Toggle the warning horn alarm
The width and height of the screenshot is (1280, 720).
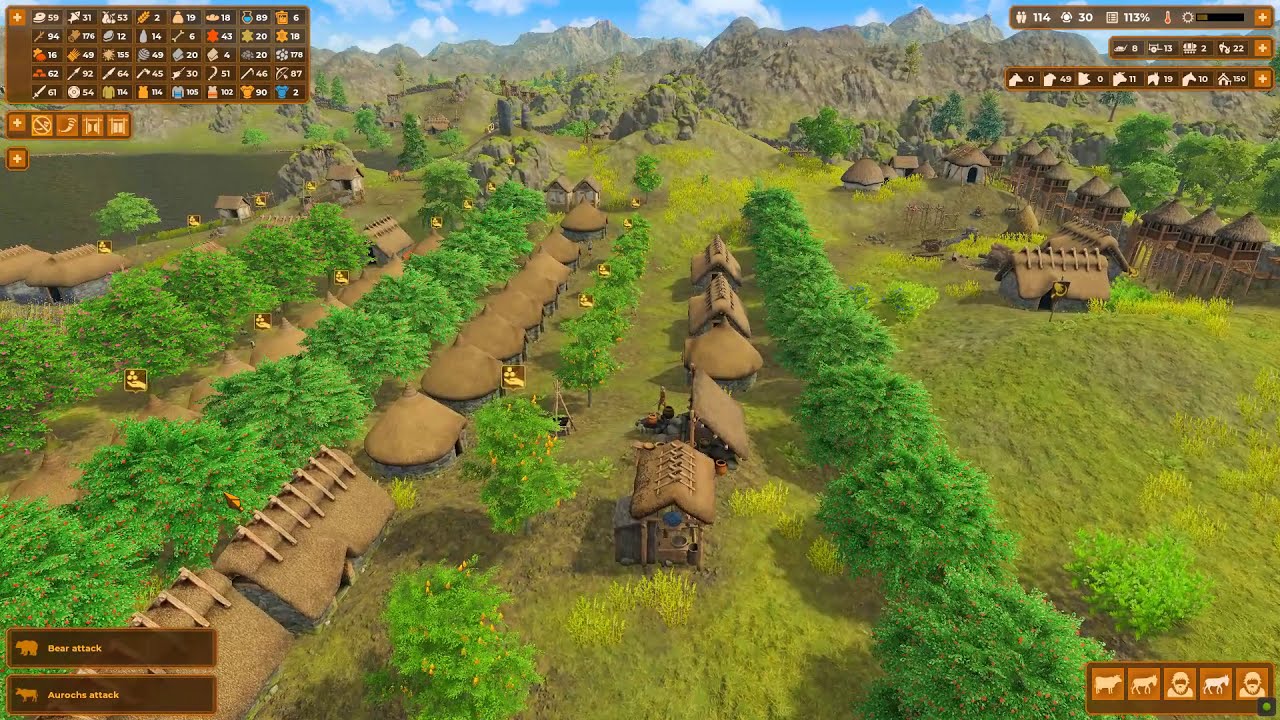[67, 125]
